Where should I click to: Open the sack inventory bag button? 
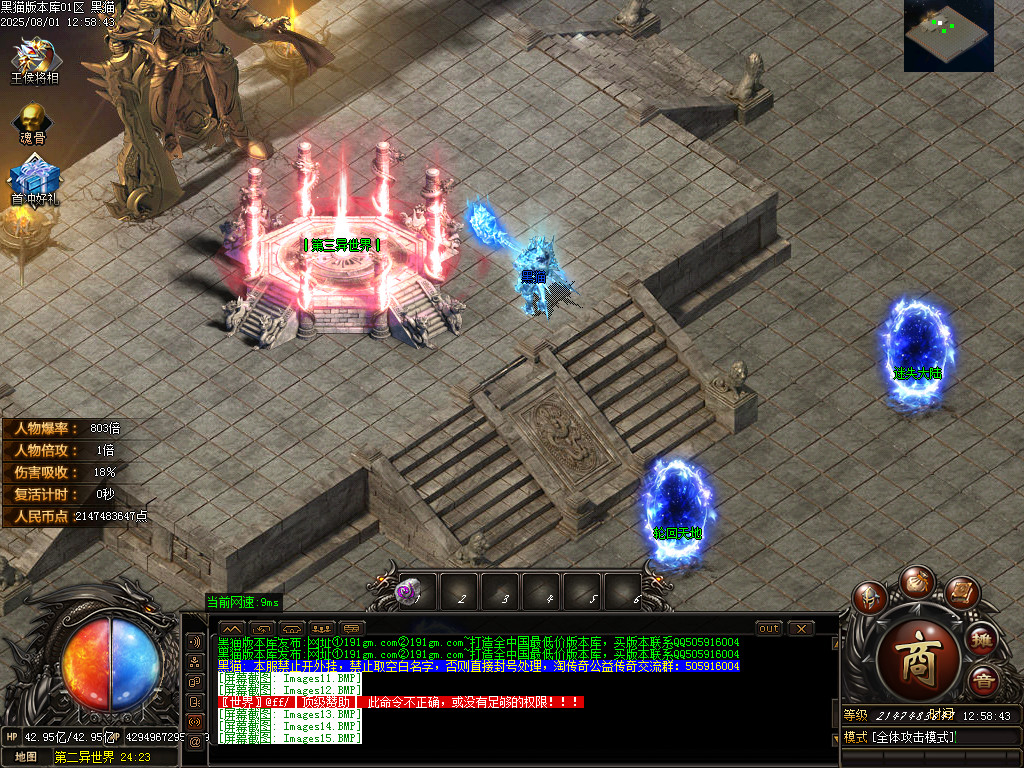916,581
